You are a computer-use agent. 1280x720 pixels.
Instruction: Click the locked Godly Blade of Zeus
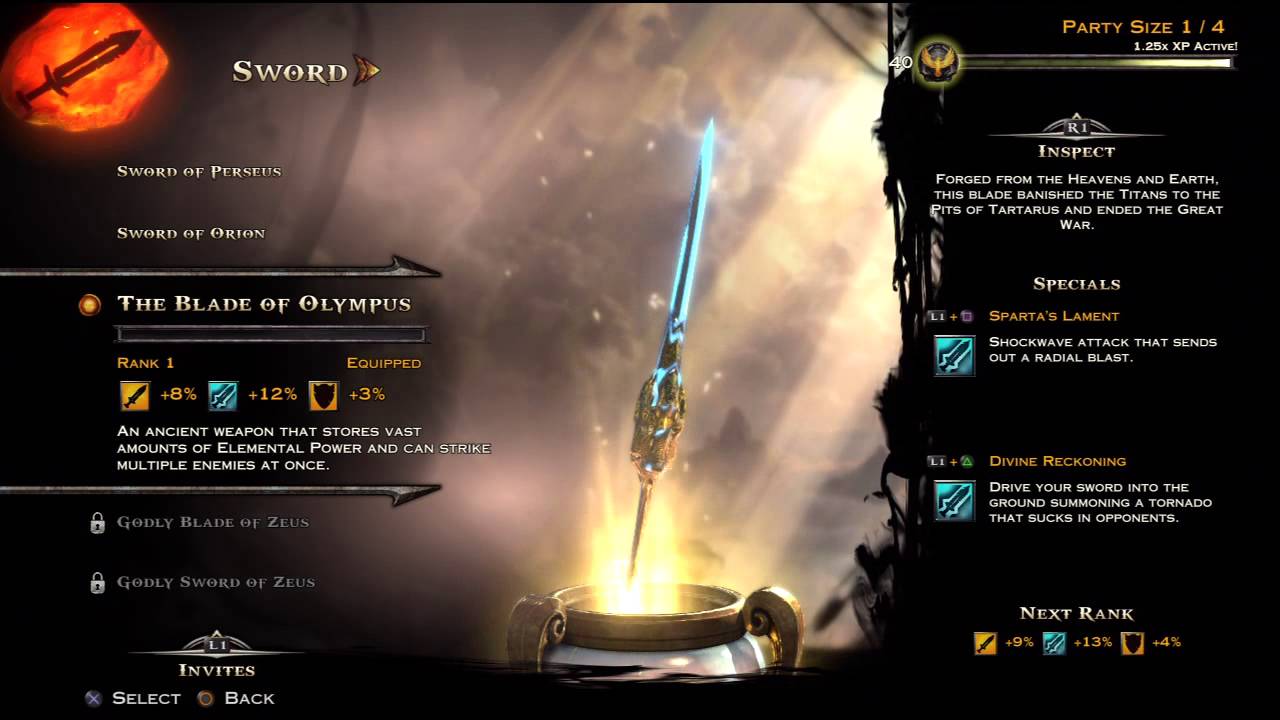(x=212, y=522)
